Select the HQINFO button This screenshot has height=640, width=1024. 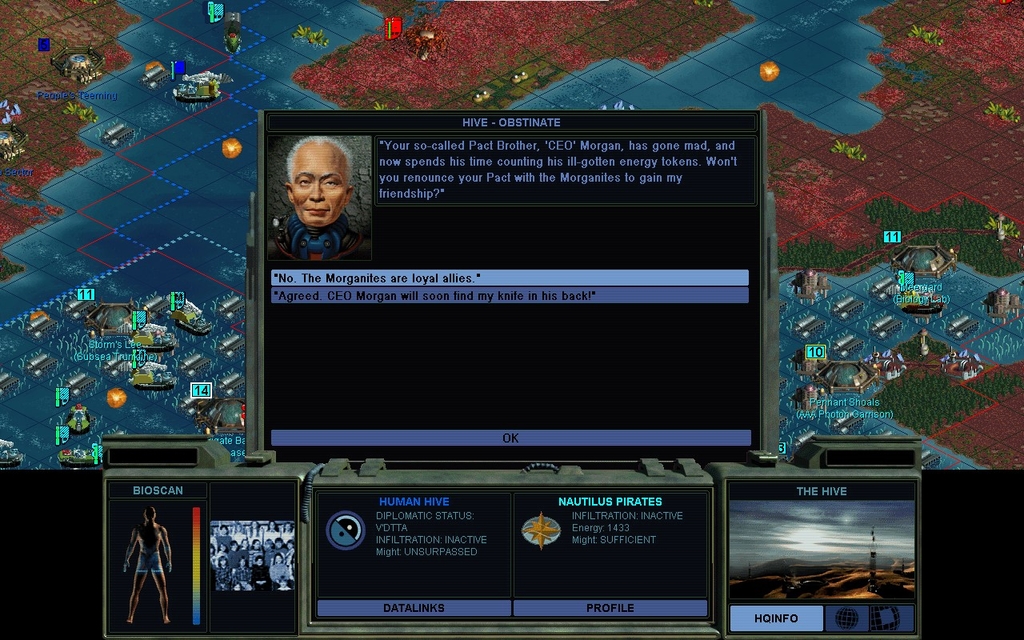coord(776,619)
